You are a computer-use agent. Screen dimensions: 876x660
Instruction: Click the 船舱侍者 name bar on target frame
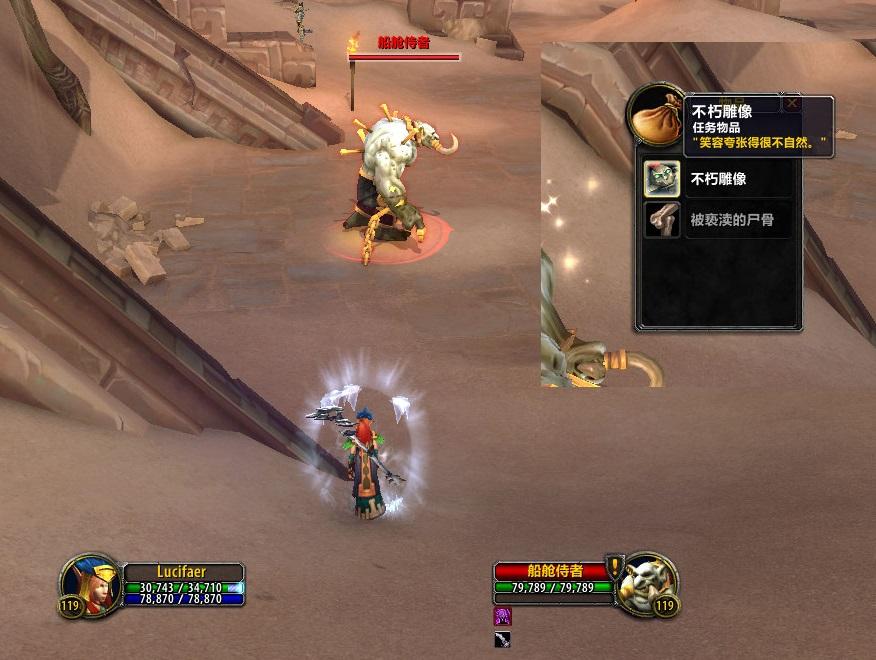point(550,571)
